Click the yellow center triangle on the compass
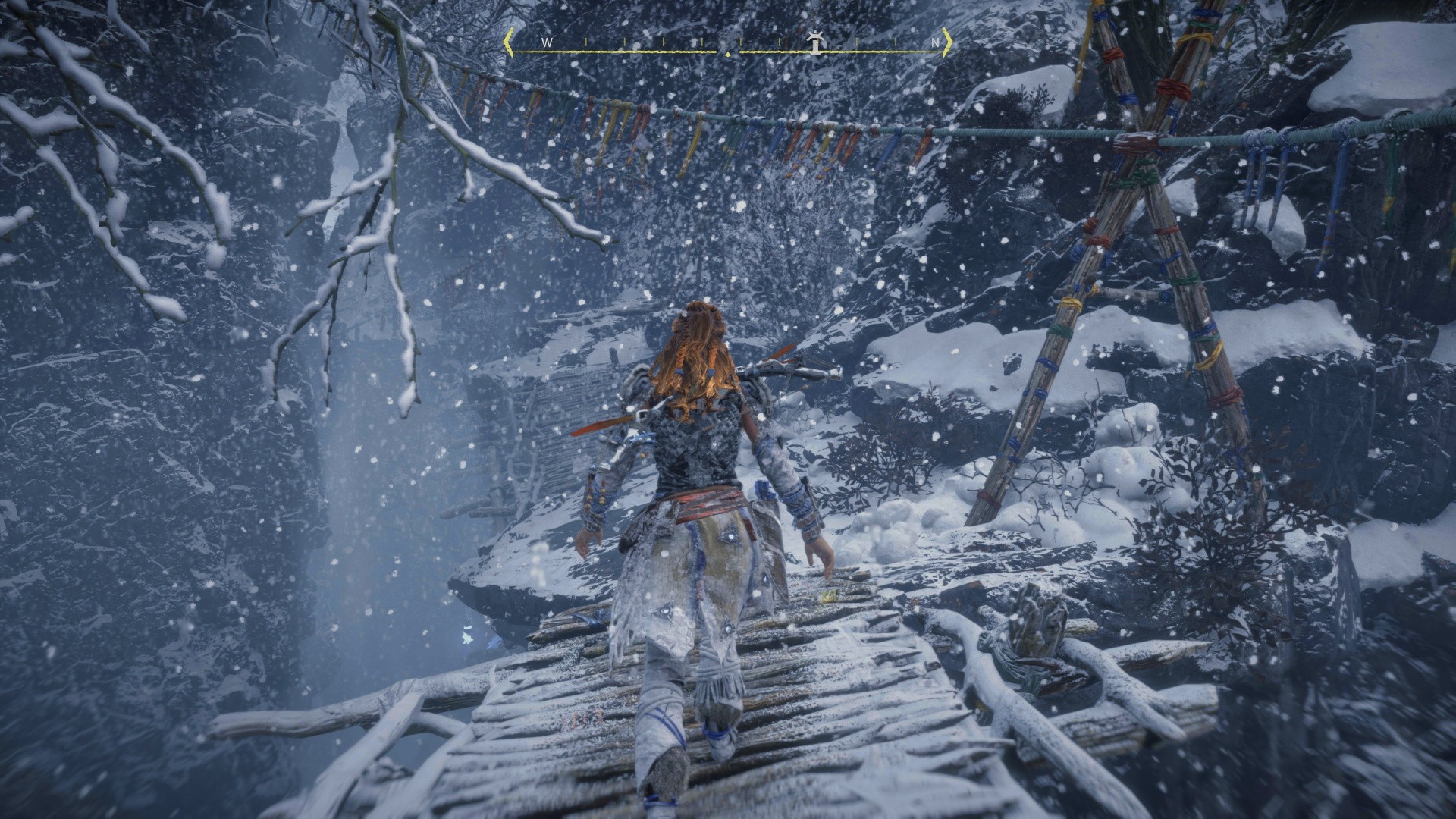This screenshot has width=1456, height=819. click(x=728, y=54)
